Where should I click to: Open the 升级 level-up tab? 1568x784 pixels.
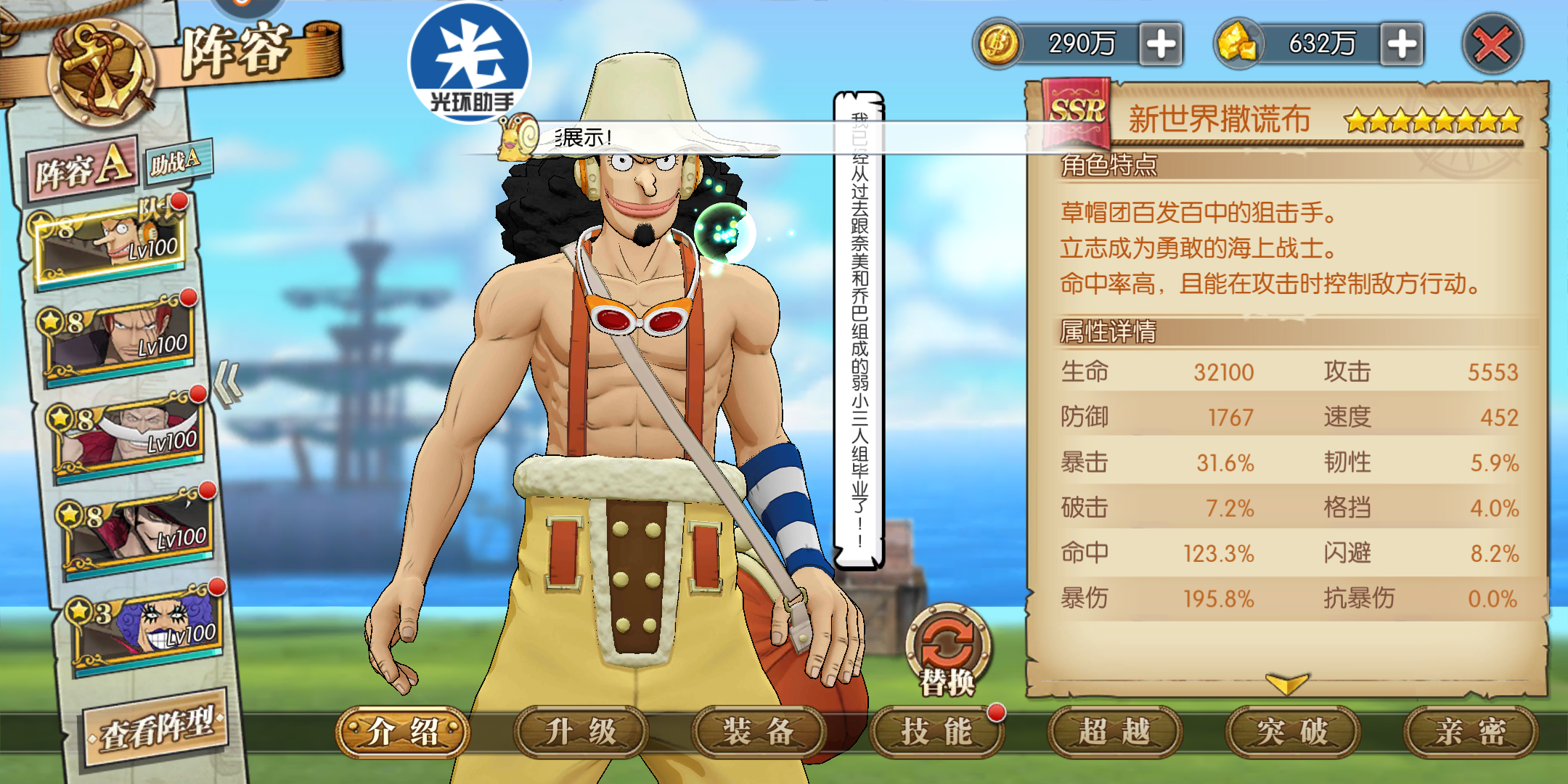tap(580, 732)
